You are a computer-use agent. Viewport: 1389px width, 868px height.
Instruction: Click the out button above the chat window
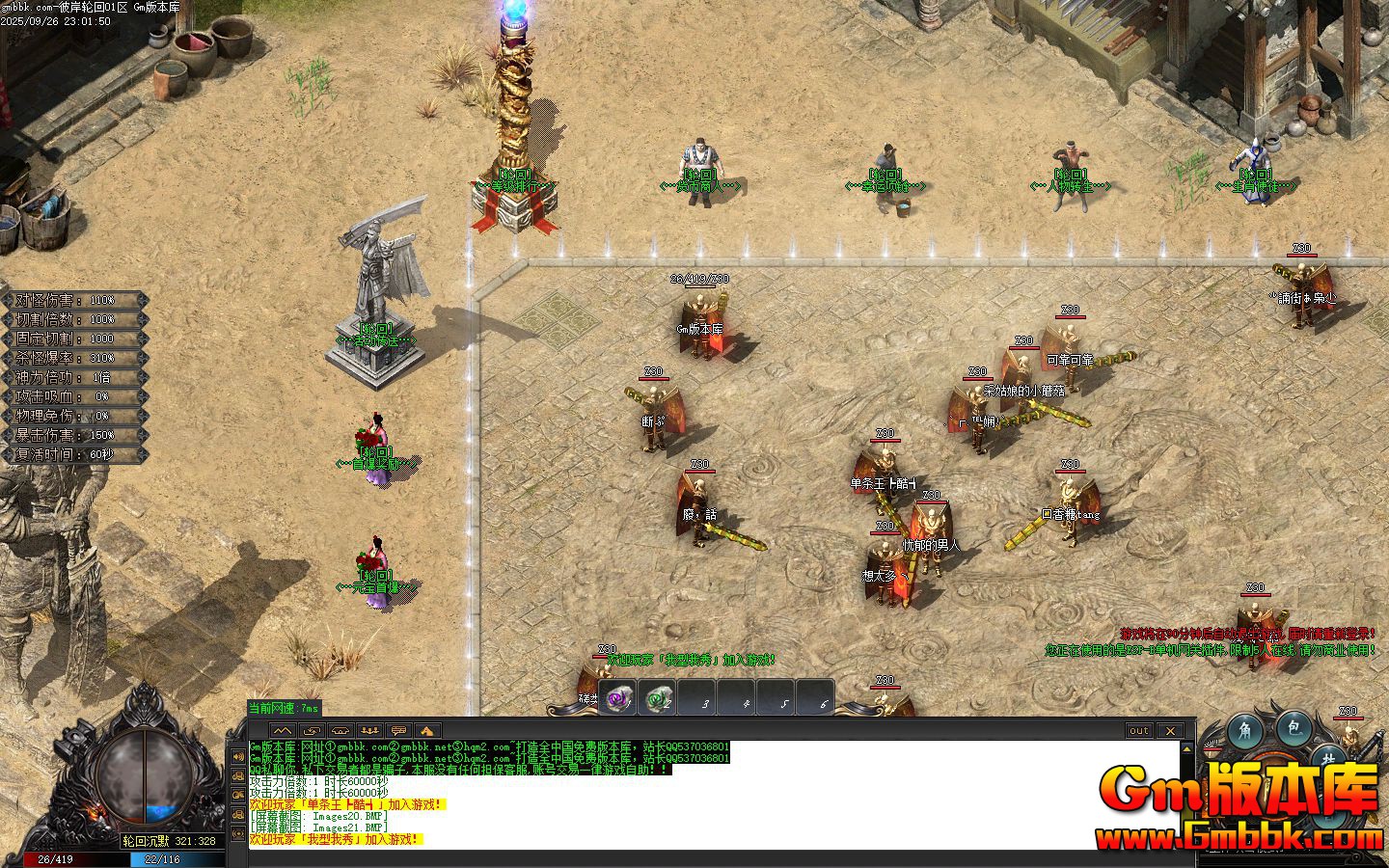1141,730
